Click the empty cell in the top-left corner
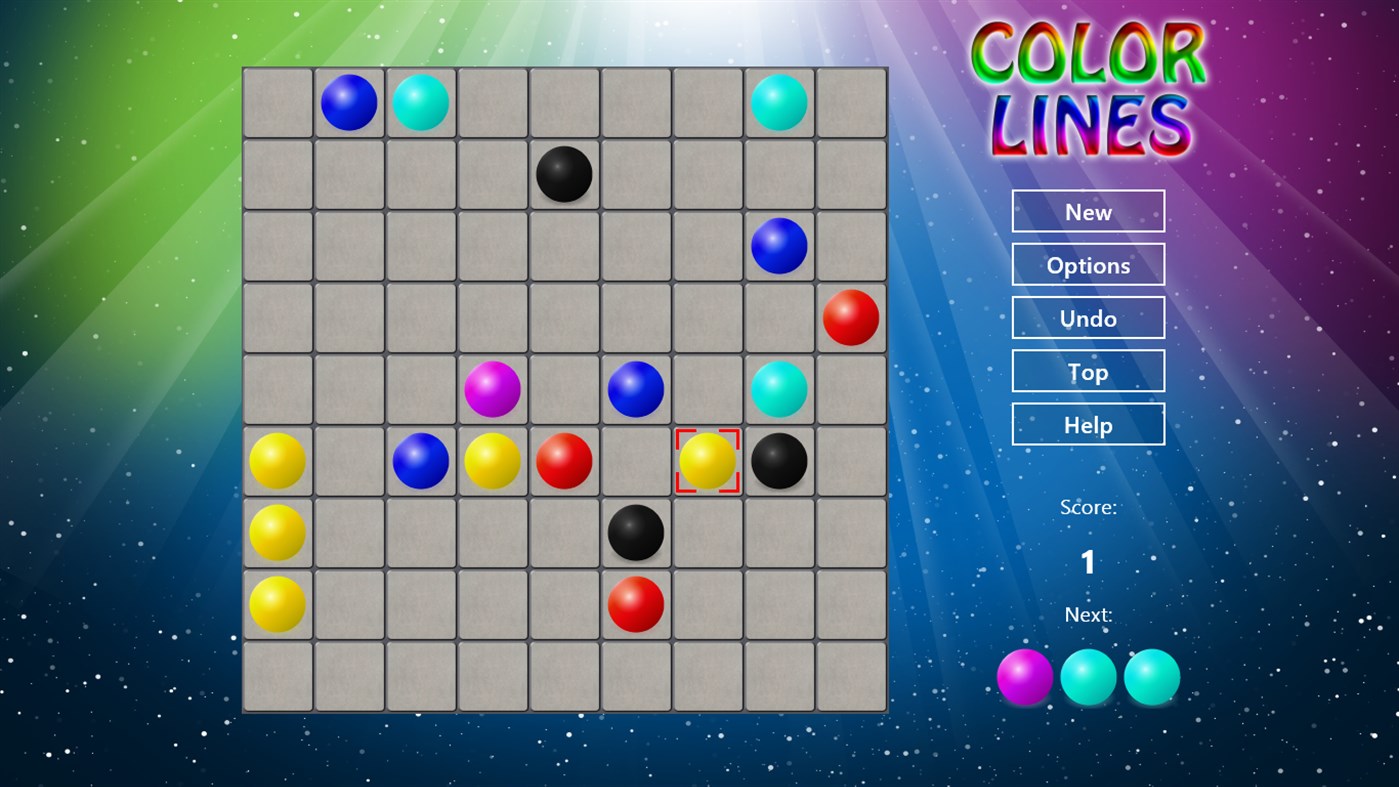The height and width of the screenshot is (787, 1399). click(277, 102)
